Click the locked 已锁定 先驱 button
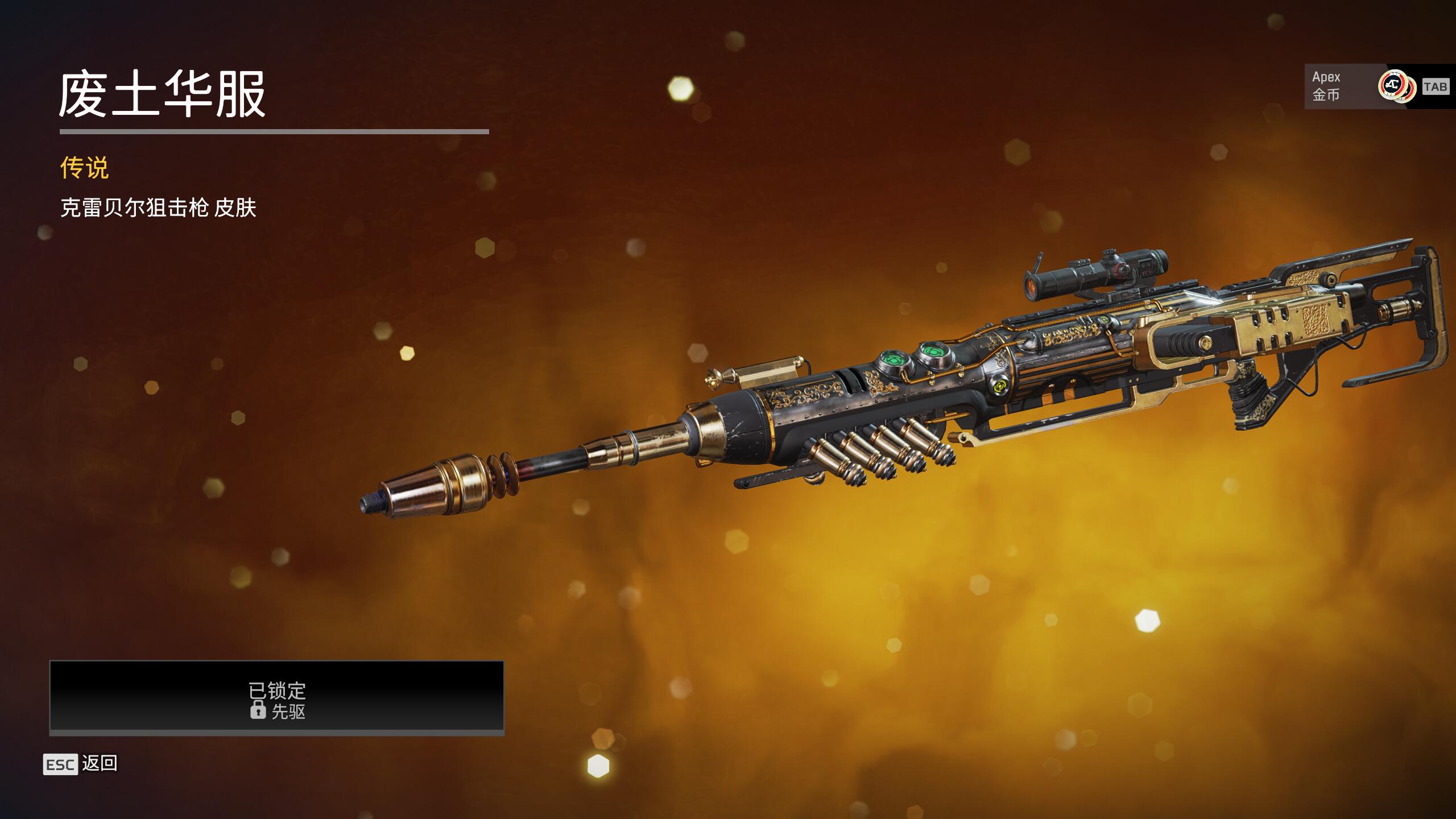The width and height of the screenshot is (1456, 819). 277,697
